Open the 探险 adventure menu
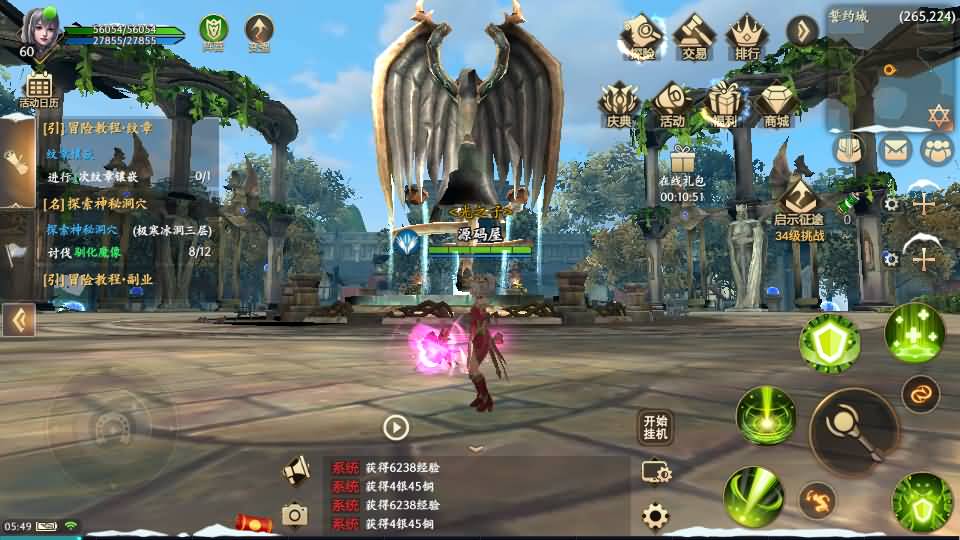Image resolution: width=960 pixels, height=540 pixels. click(641, 36)
